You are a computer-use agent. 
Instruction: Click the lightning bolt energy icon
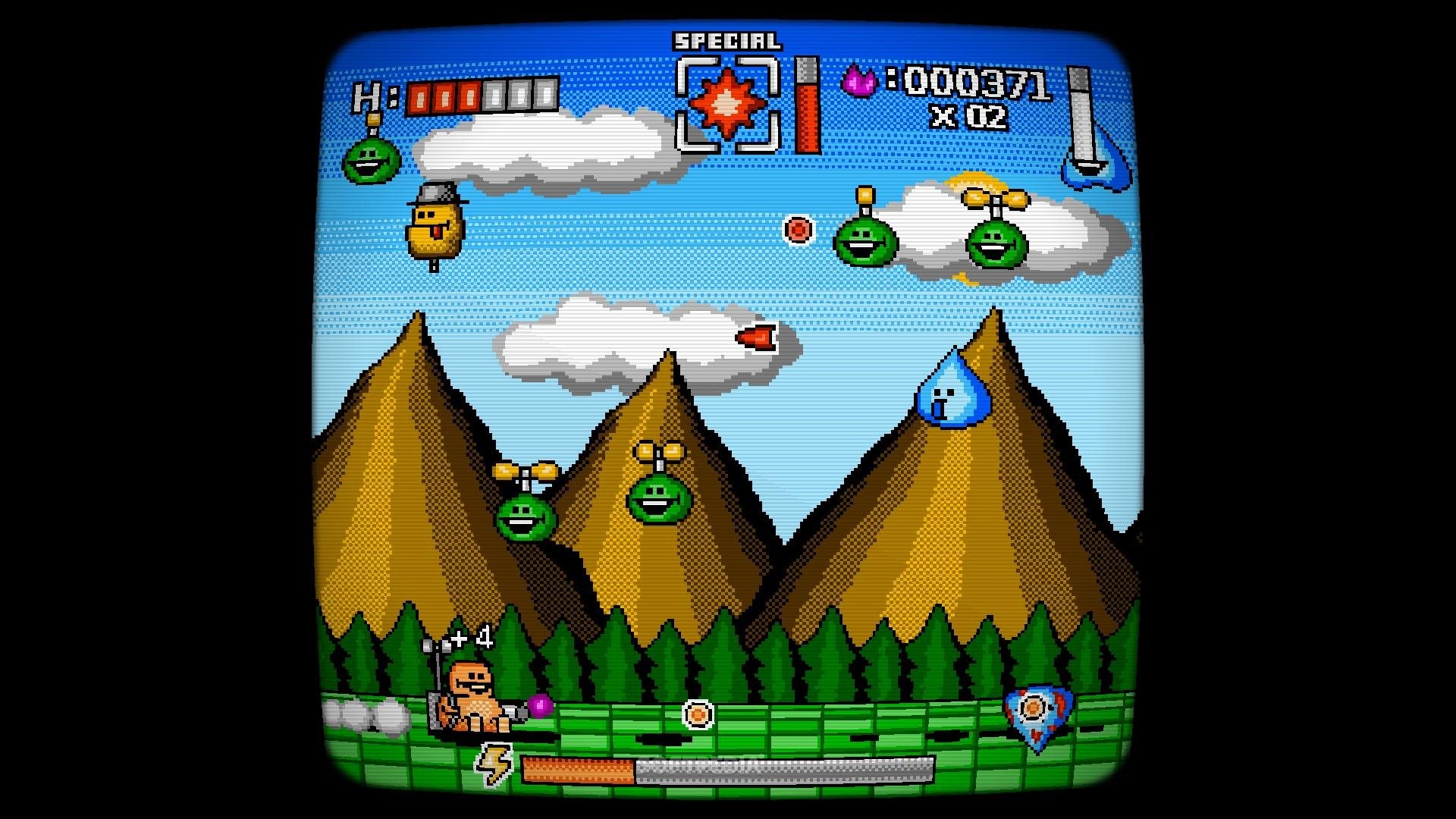[x=494, y=764]
